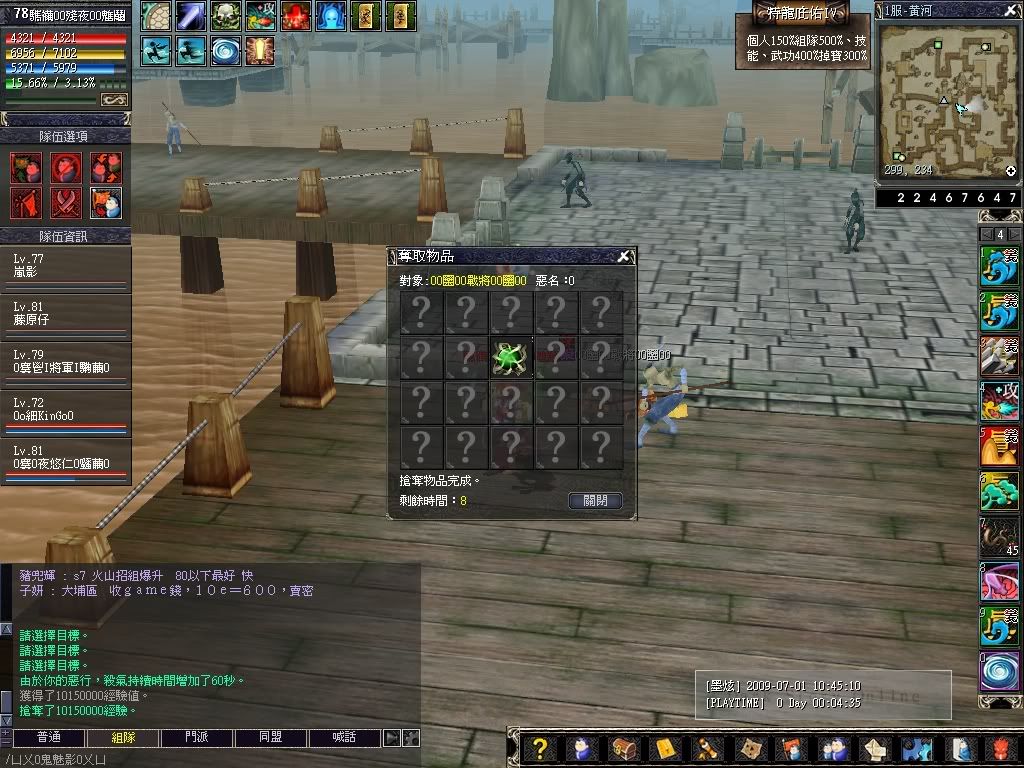Close the loot window with 關閉 button
The height and width of the screenshot is (768, 1024).
tap(595, 500)
